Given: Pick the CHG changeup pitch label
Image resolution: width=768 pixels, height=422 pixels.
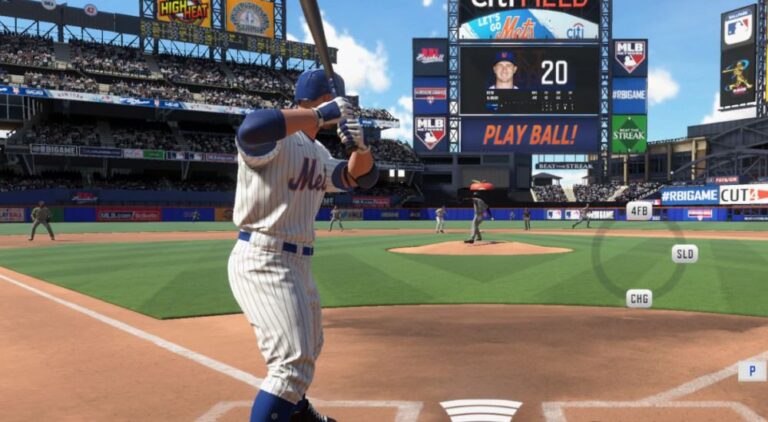Looking at the screenshot, I should [x=639, y=298].
